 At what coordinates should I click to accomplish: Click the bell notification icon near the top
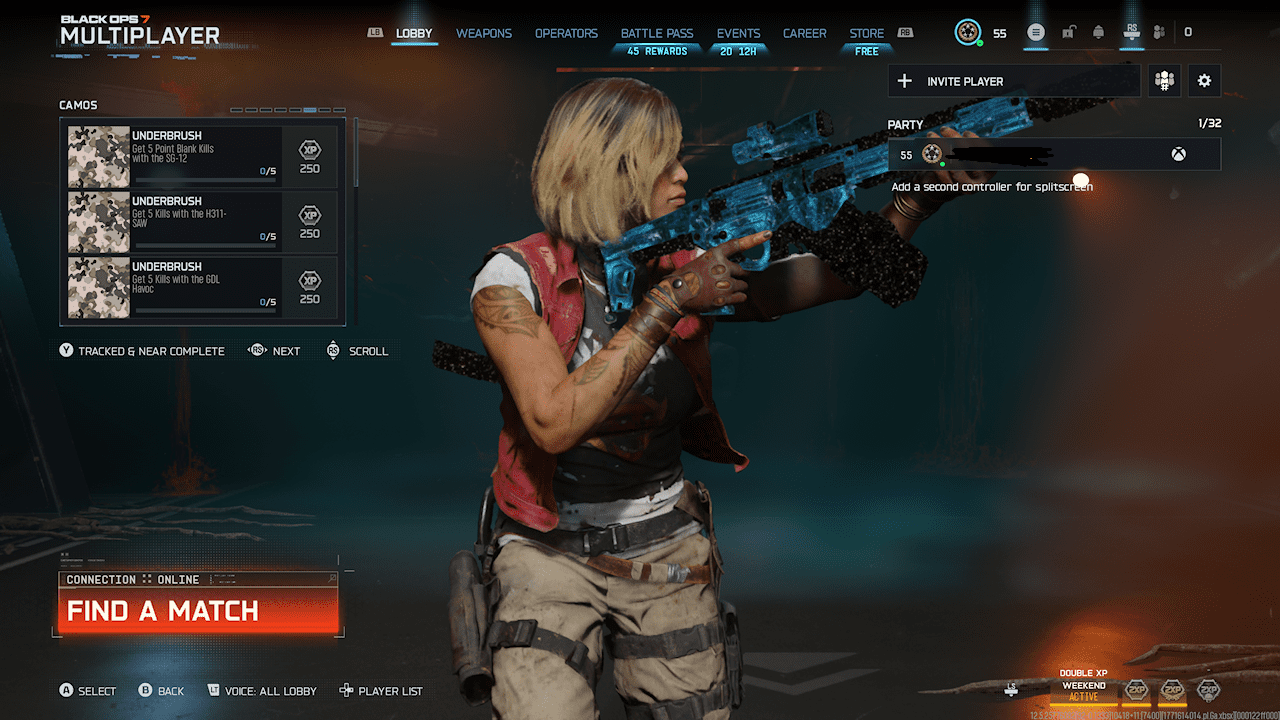pyautogui.click(x=1098, y=32)
